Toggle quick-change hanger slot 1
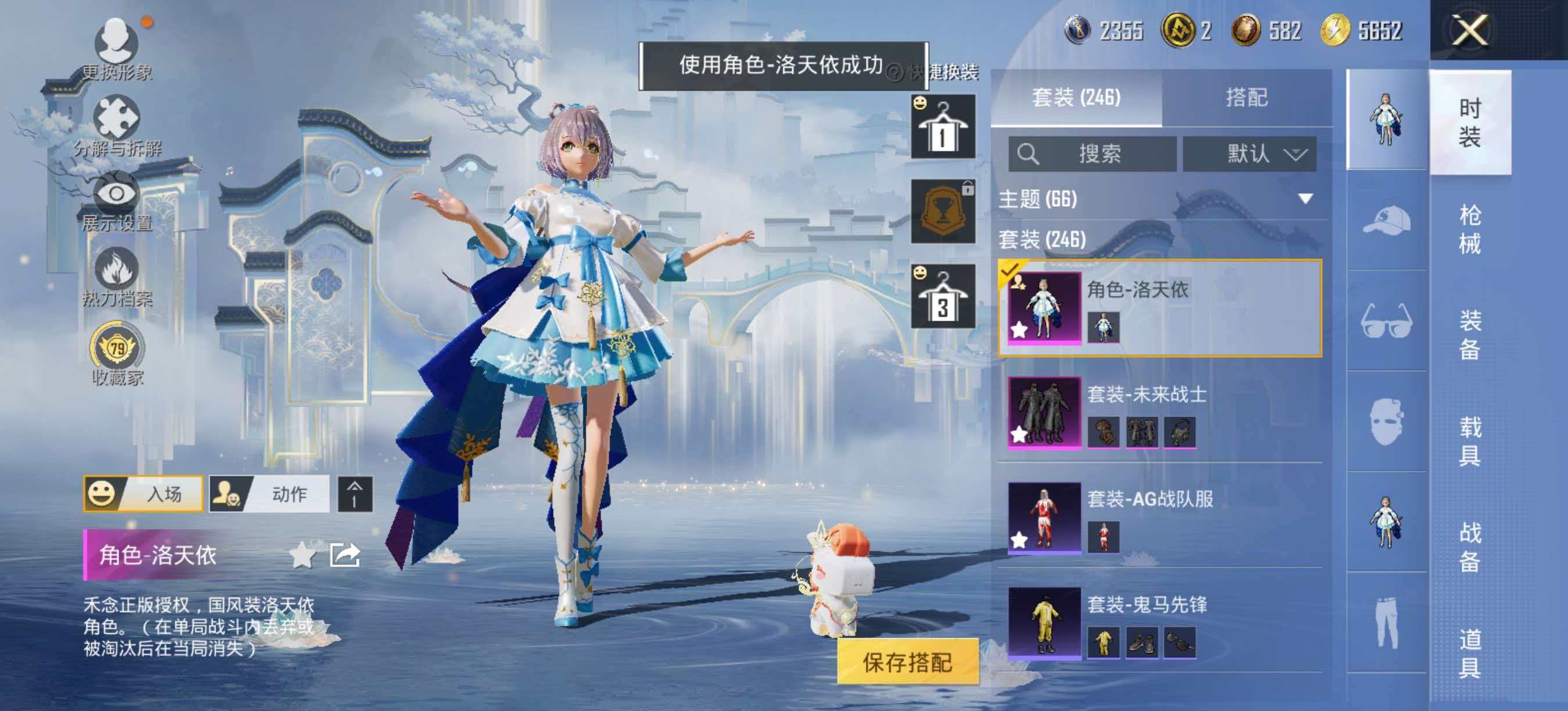1568x711 pixels. pyautogui.click(x=944, y=126)
